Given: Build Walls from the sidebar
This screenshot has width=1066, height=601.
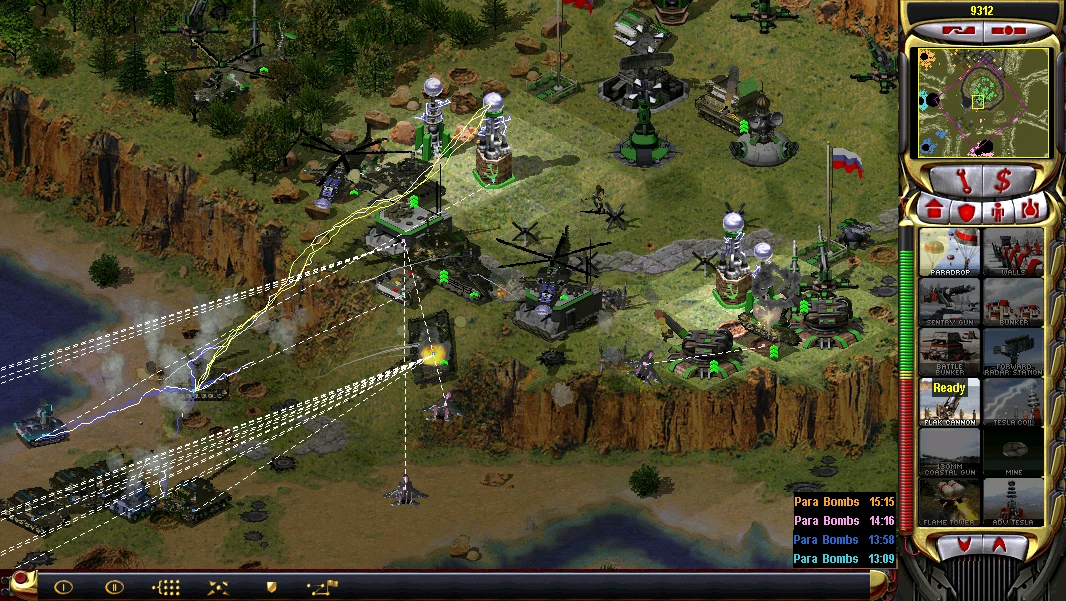Looking at the screenshot, I should pos(1013,251).
